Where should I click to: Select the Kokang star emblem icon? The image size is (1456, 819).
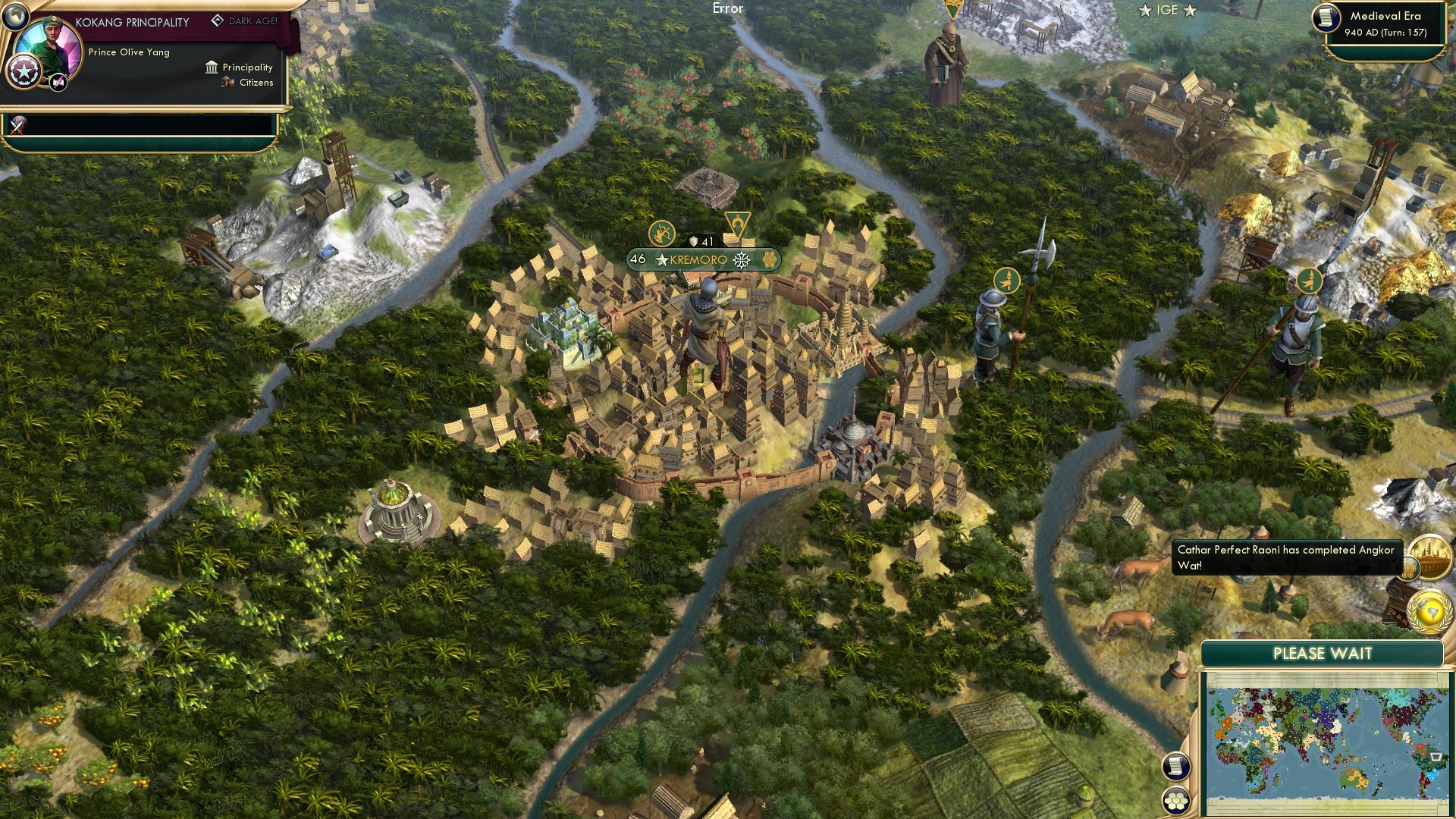24,71
